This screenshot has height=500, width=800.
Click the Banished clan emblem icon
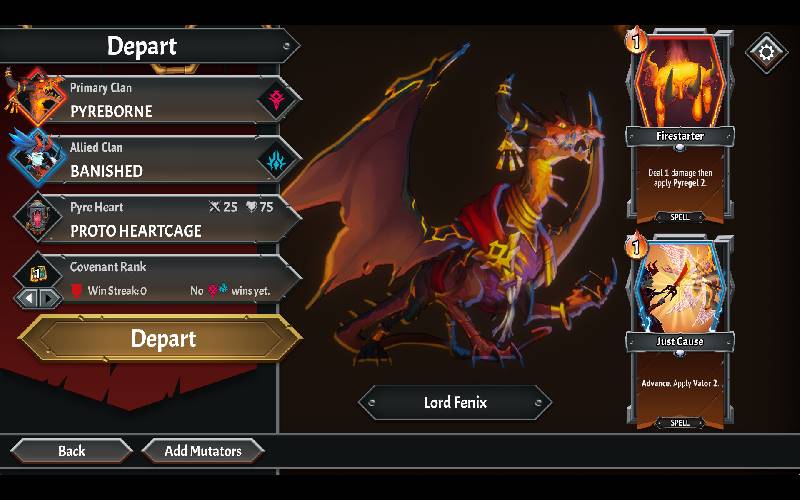click(x=275, y=160)
